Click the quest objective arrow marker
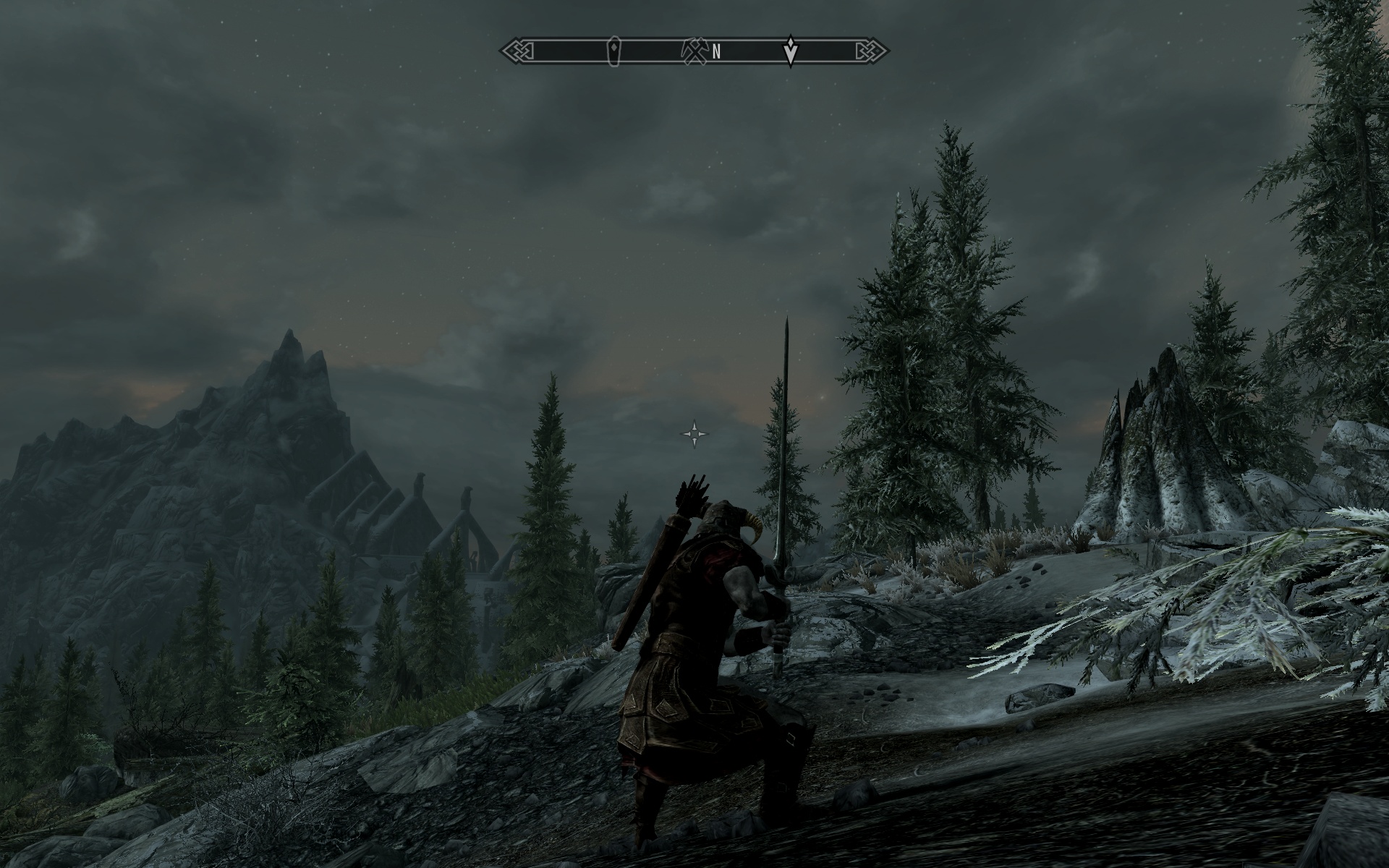Image resolution: width=1389 pixels, height=868 pixels. 791,51
